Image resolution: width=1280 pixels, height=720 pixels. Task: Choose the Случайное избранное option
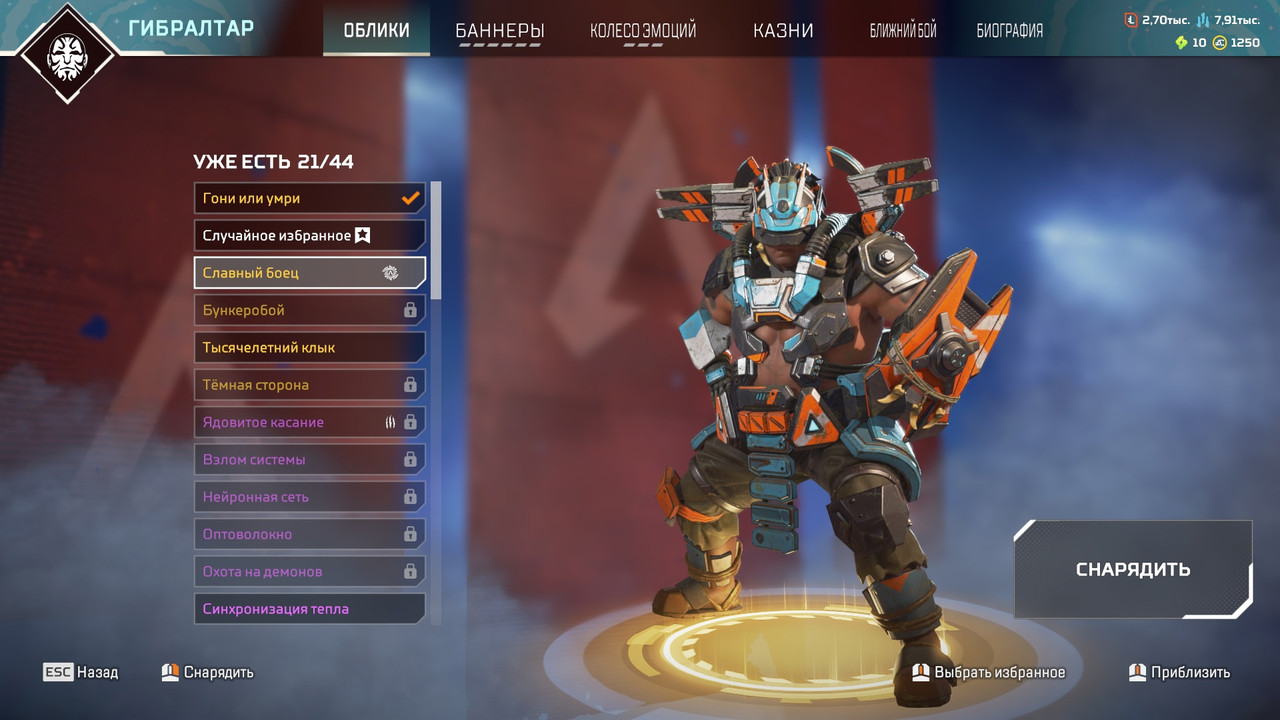pyautogui.click(x=309, y=236)
